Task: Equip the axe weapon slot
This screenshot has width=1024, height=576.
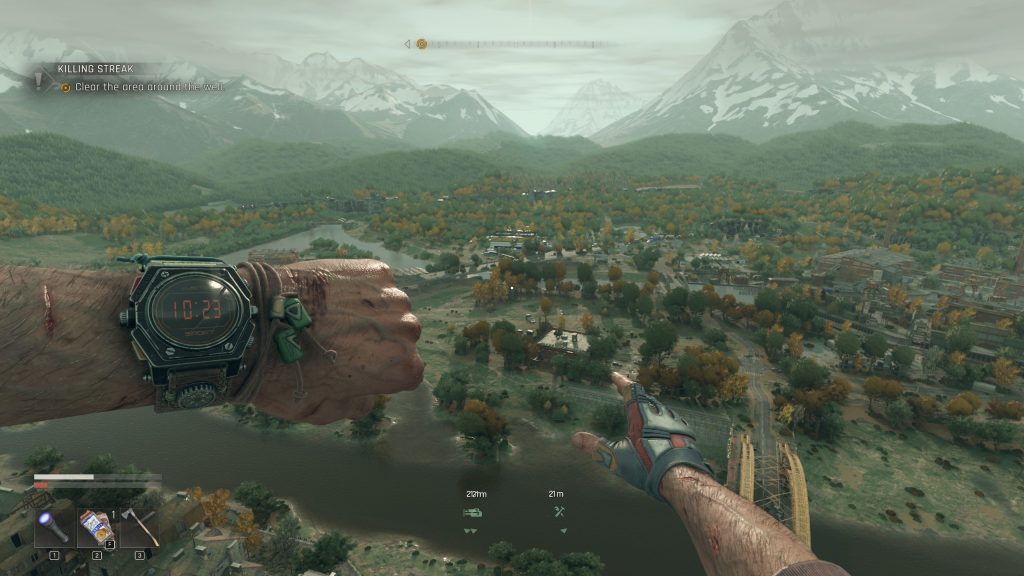Action: pos(140,528)
